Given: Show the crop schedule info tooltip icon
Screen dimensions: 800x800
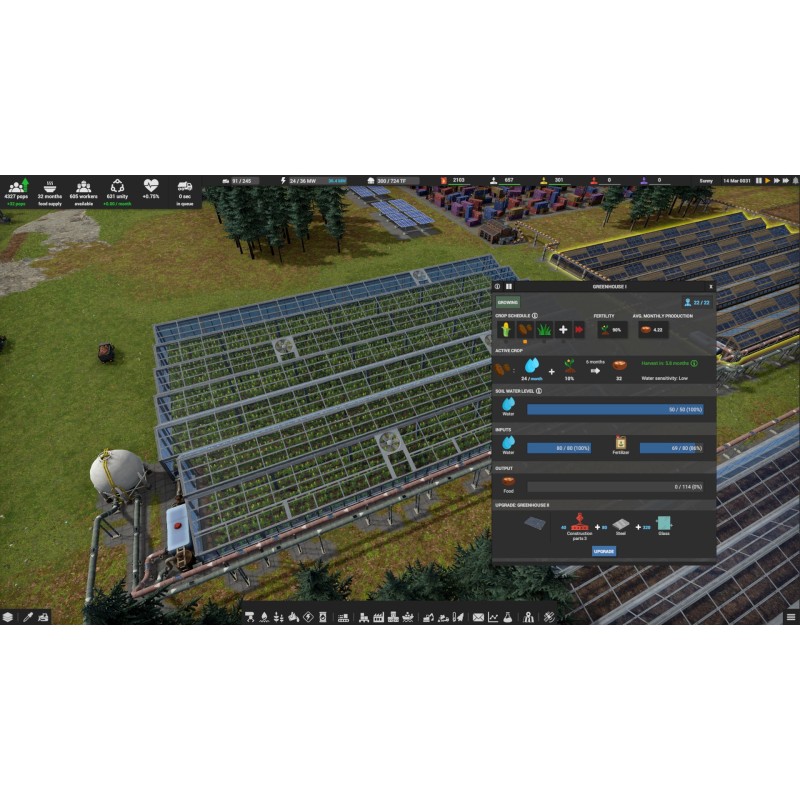Looking at the screenshot, I should [x=536, y=315].
